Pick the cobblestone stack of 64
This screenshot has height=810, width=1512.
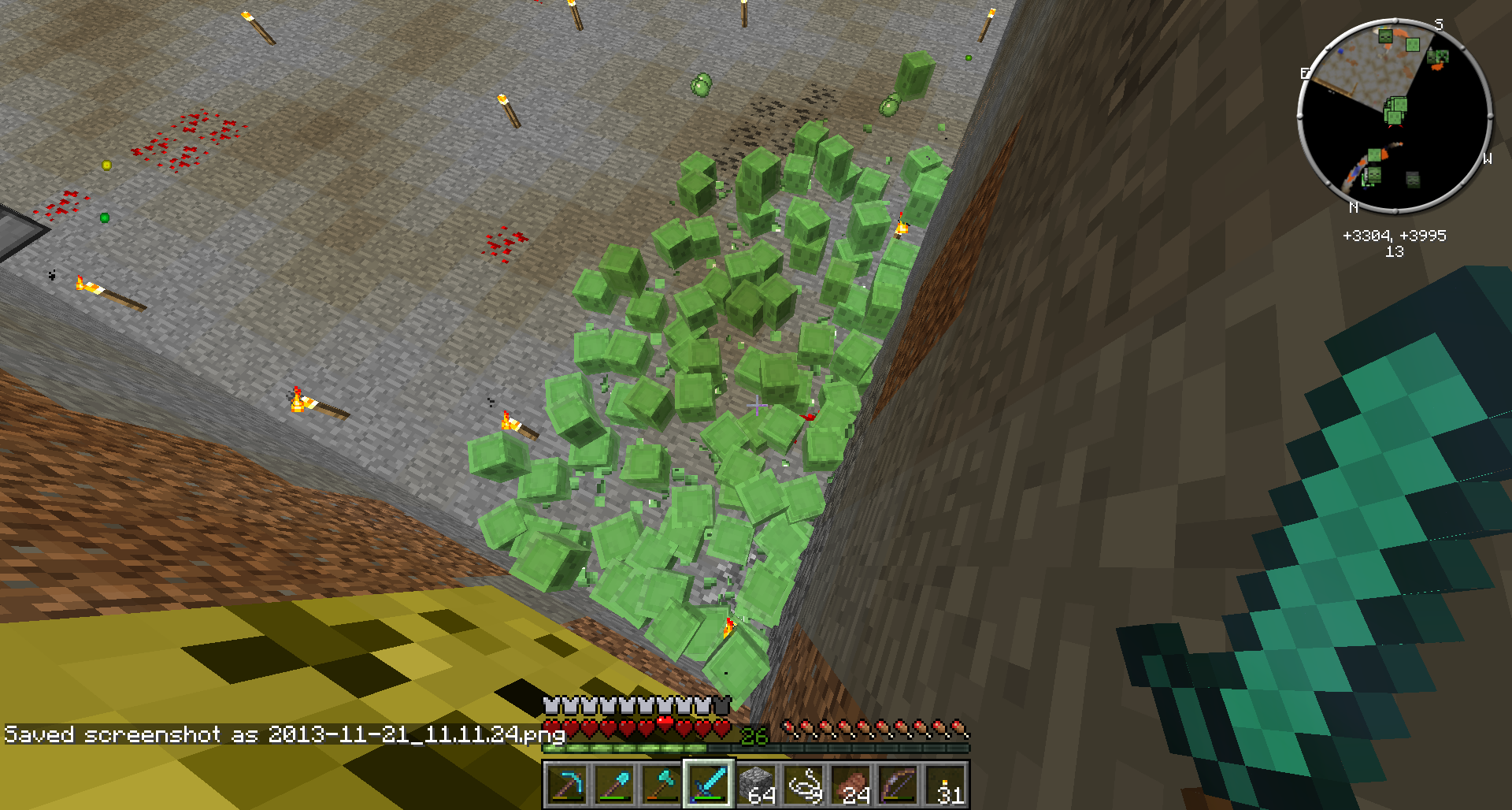click(756, 785)
